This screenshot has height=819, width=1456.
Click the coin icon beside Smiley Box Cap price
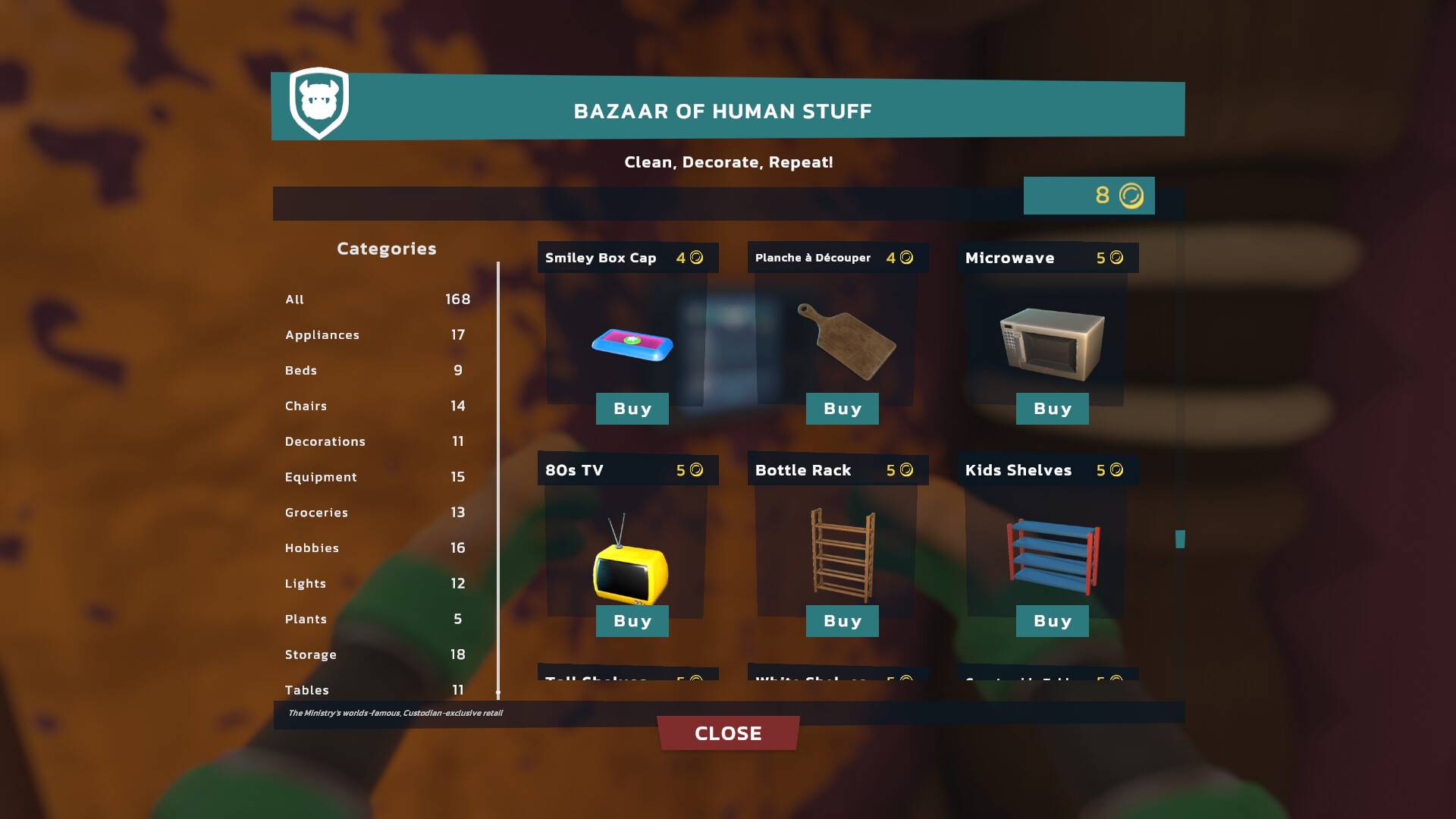point(697,257)
